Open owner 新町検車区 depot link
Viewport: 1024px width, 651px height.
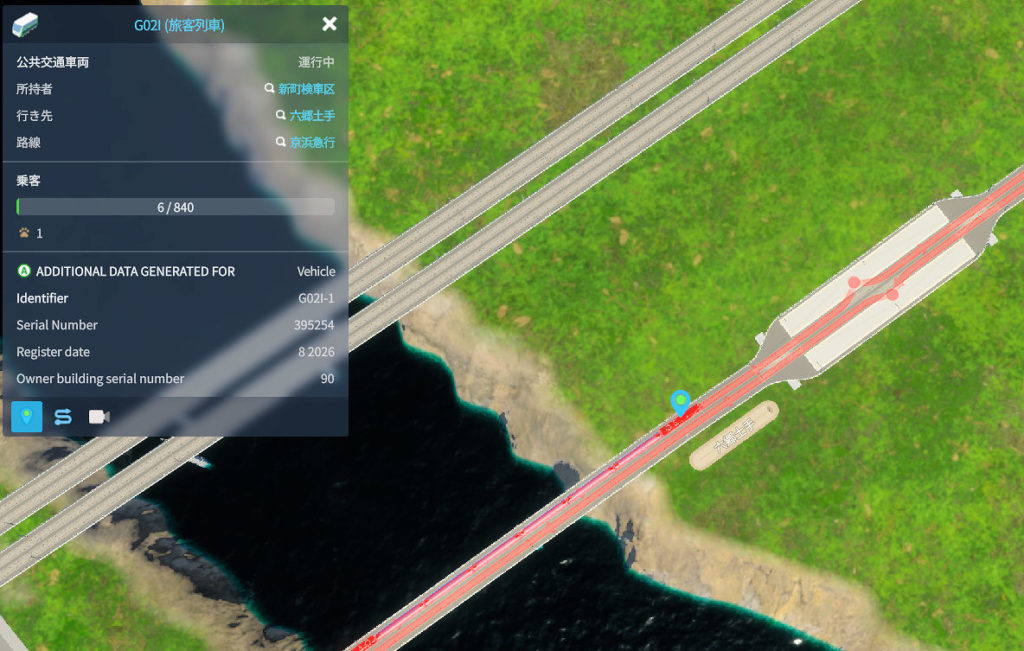pyautogui.click(x=305, y=89)
